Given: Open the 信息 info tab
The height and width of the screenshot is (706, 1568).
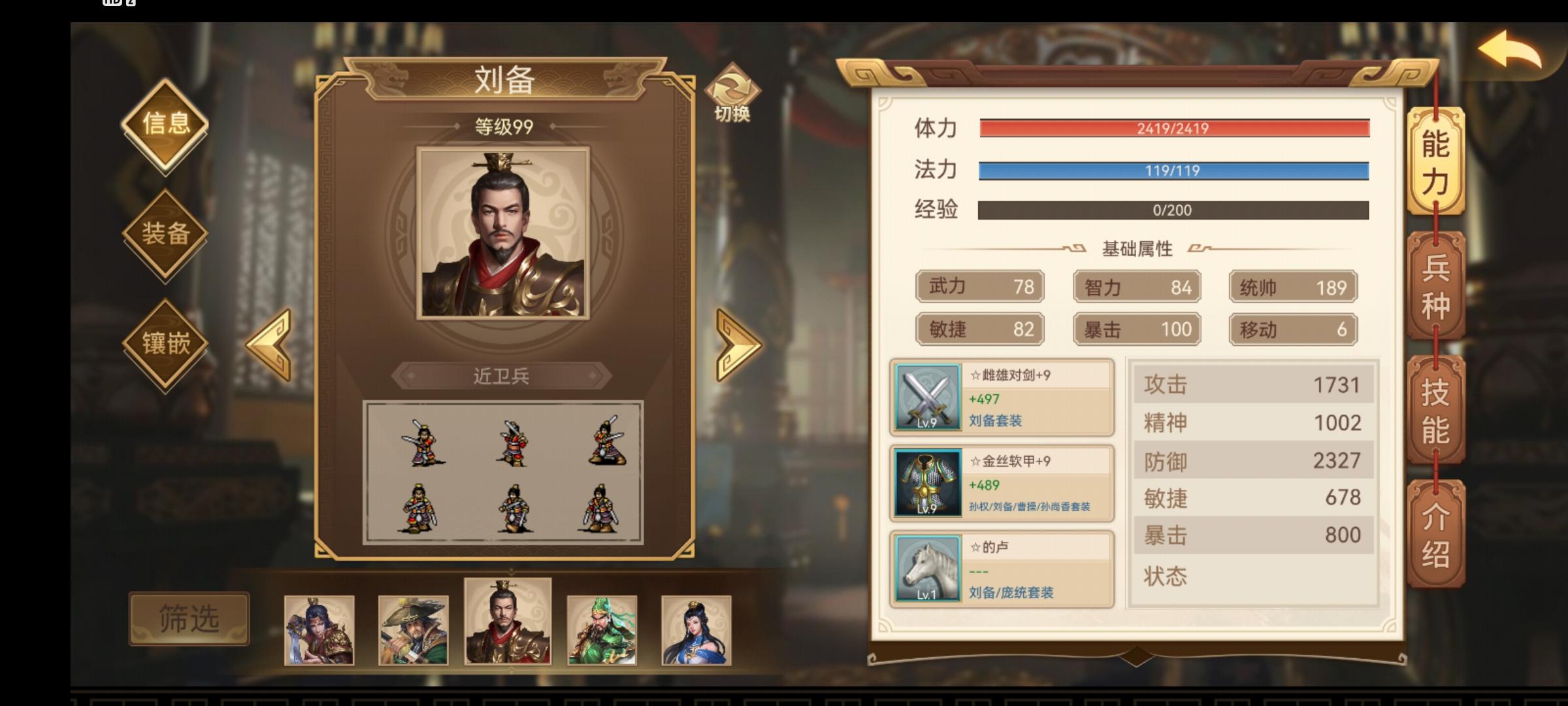Looking at the screenshot, I should 165,124.
